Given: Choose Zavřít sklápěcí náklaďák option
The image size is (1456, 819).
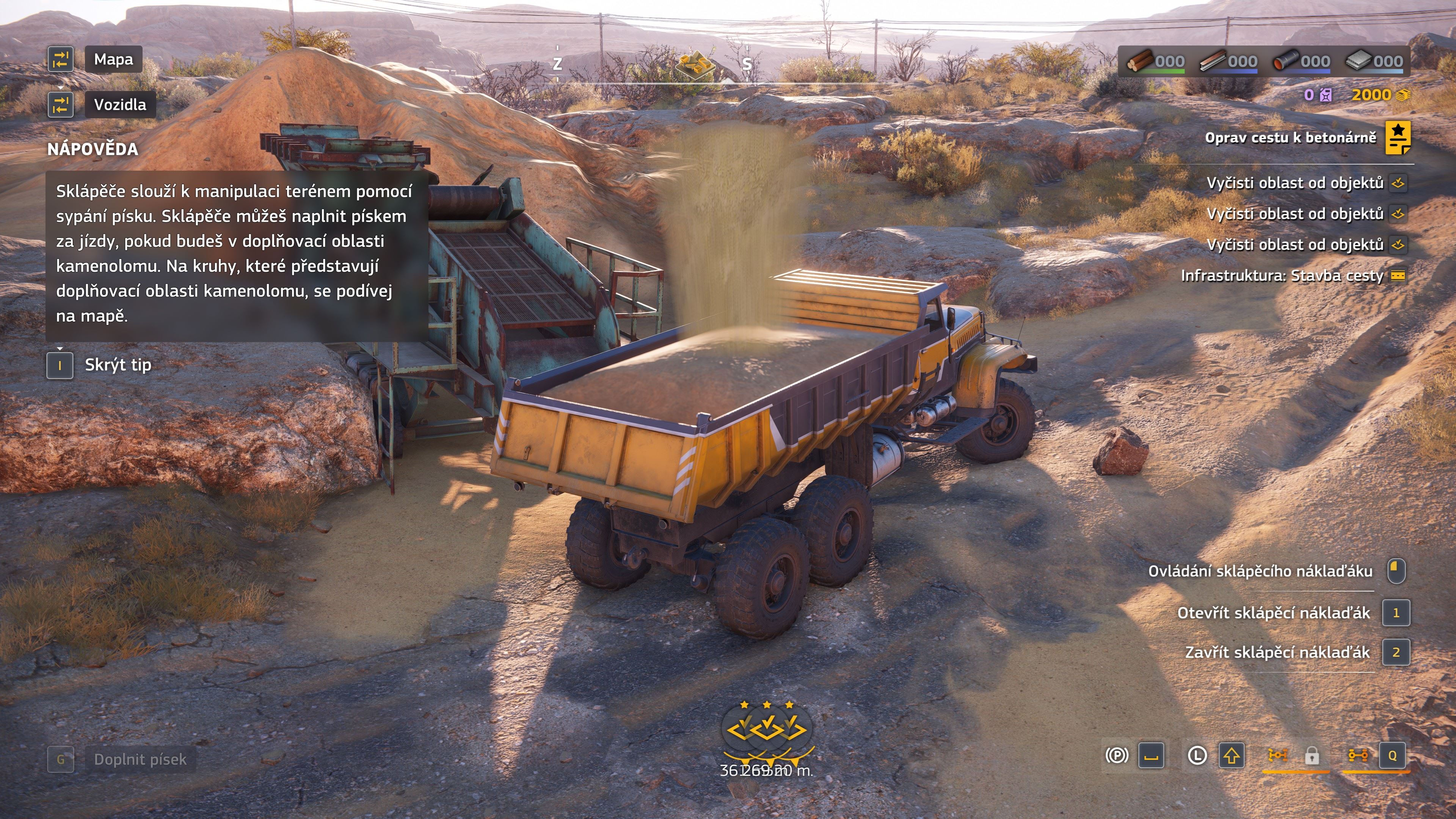Looking at the screenshot, I should pos(1277,653).
